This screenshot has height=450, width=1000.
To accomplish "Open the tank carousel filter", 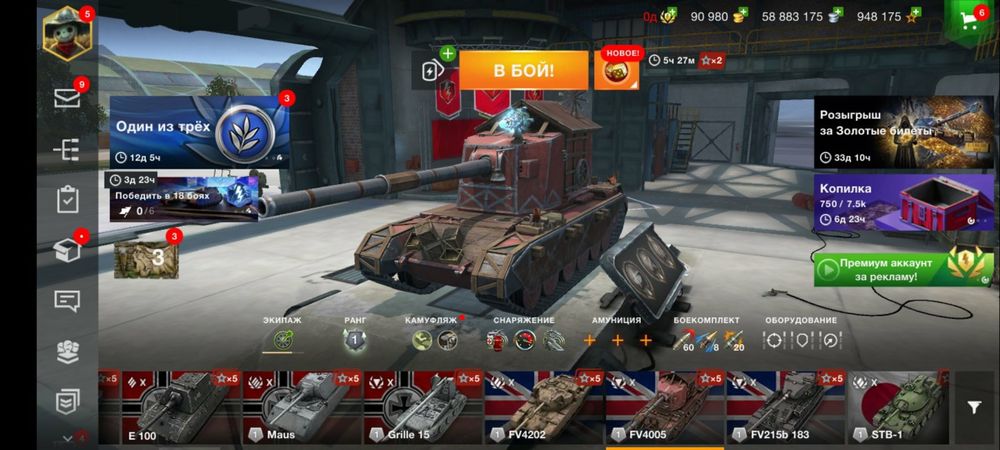I will pos(974,407).
